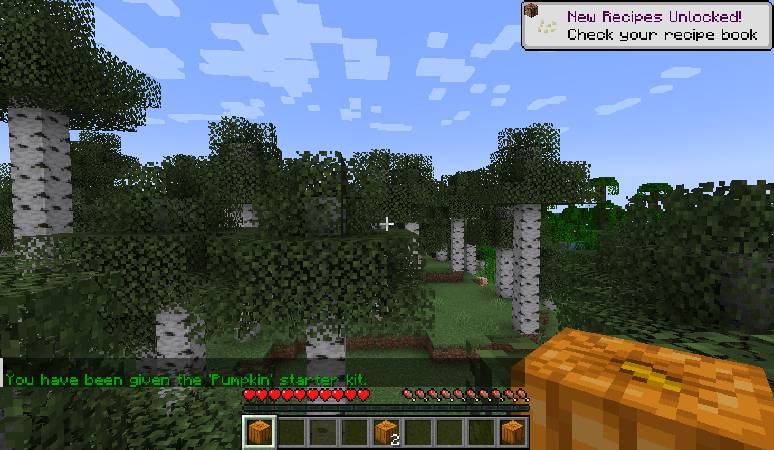Choose the unhighlighted single pumpkin hotbar slot
Viewport: 774px width, 450px height.
tap(513, 432)
